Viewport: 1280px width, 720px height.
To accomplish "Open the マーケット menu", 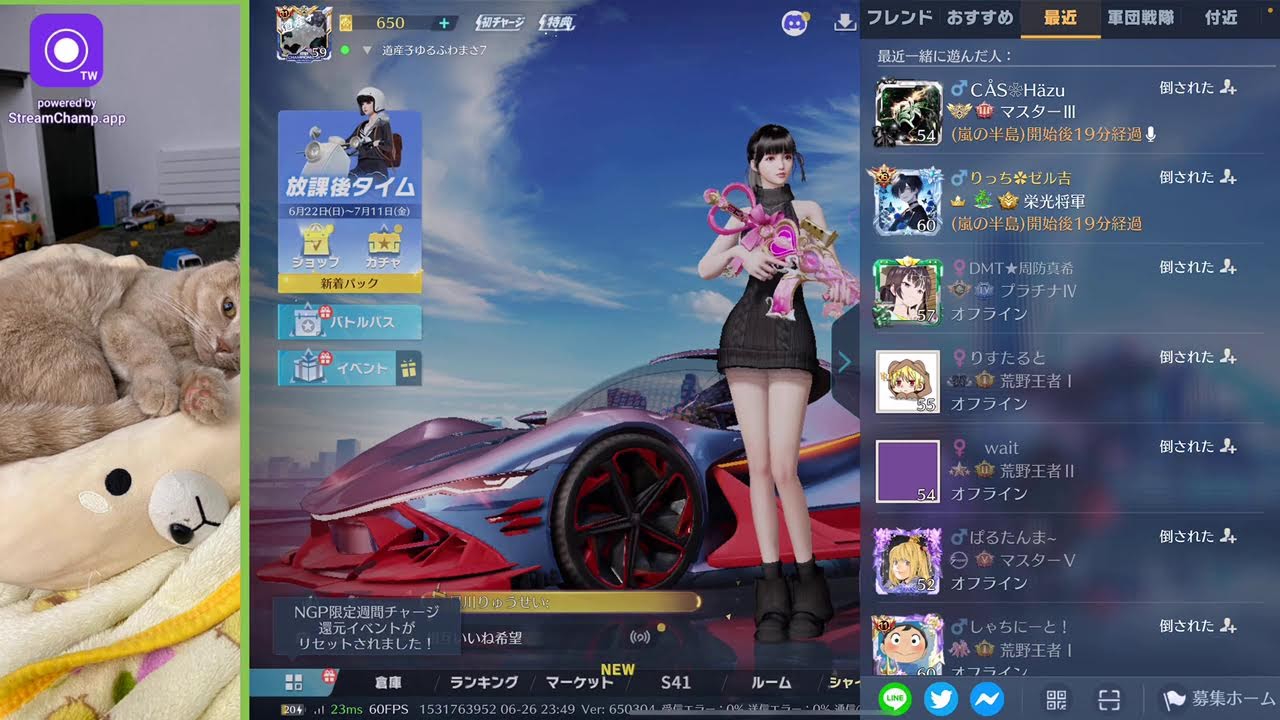I will (580, 682).
